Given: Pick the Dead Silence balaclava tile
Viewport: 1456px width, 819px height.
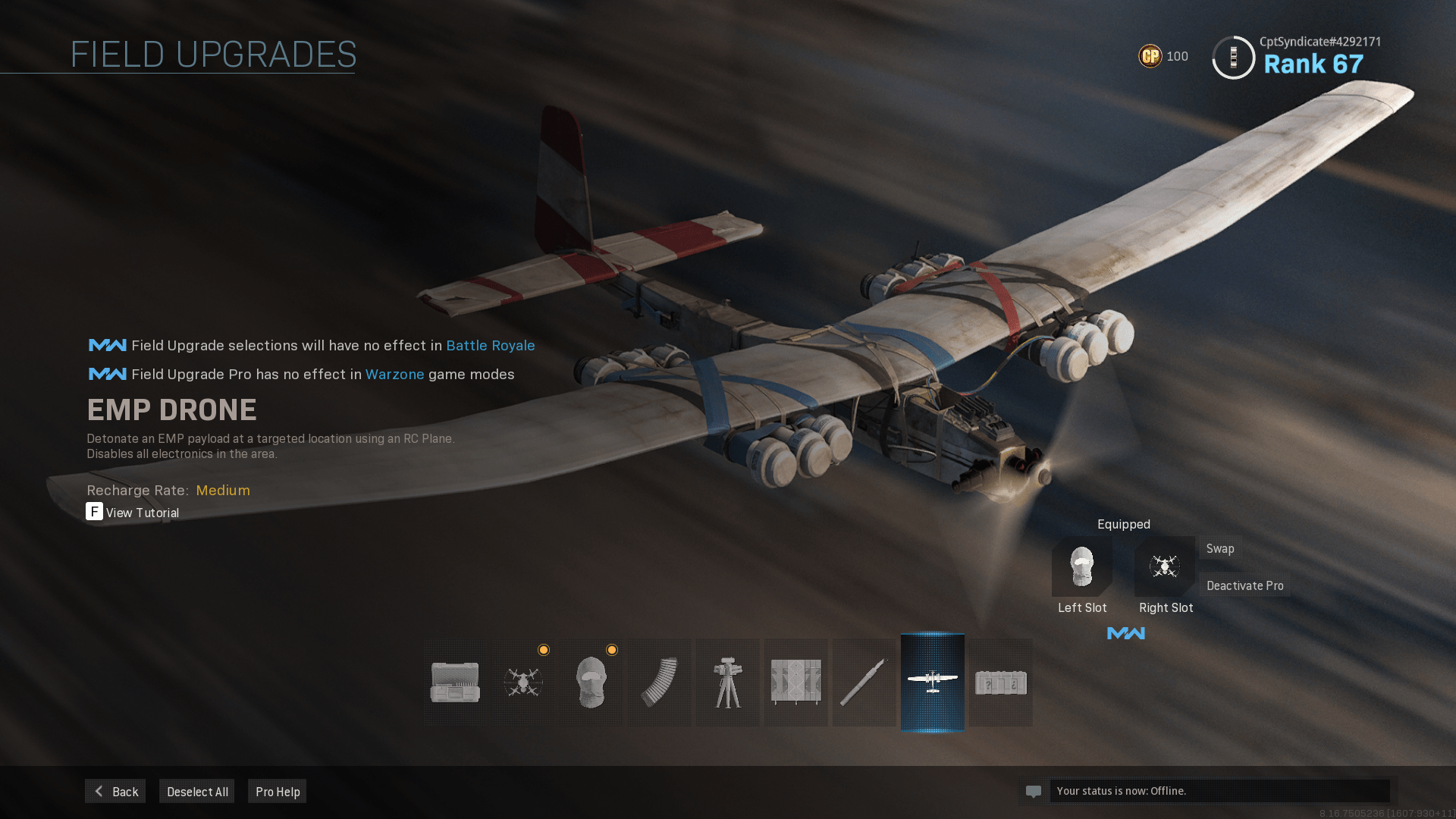Looking at the screenshot, I should (x=591, y=682).
